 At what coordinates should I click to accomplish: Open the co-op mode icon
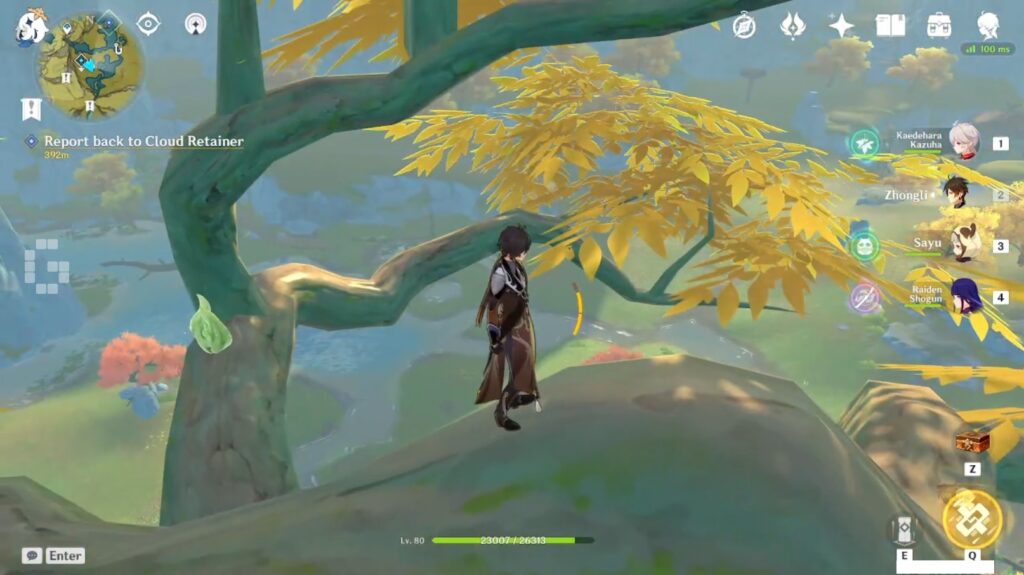pyautogui.click(x=195, y=23)
